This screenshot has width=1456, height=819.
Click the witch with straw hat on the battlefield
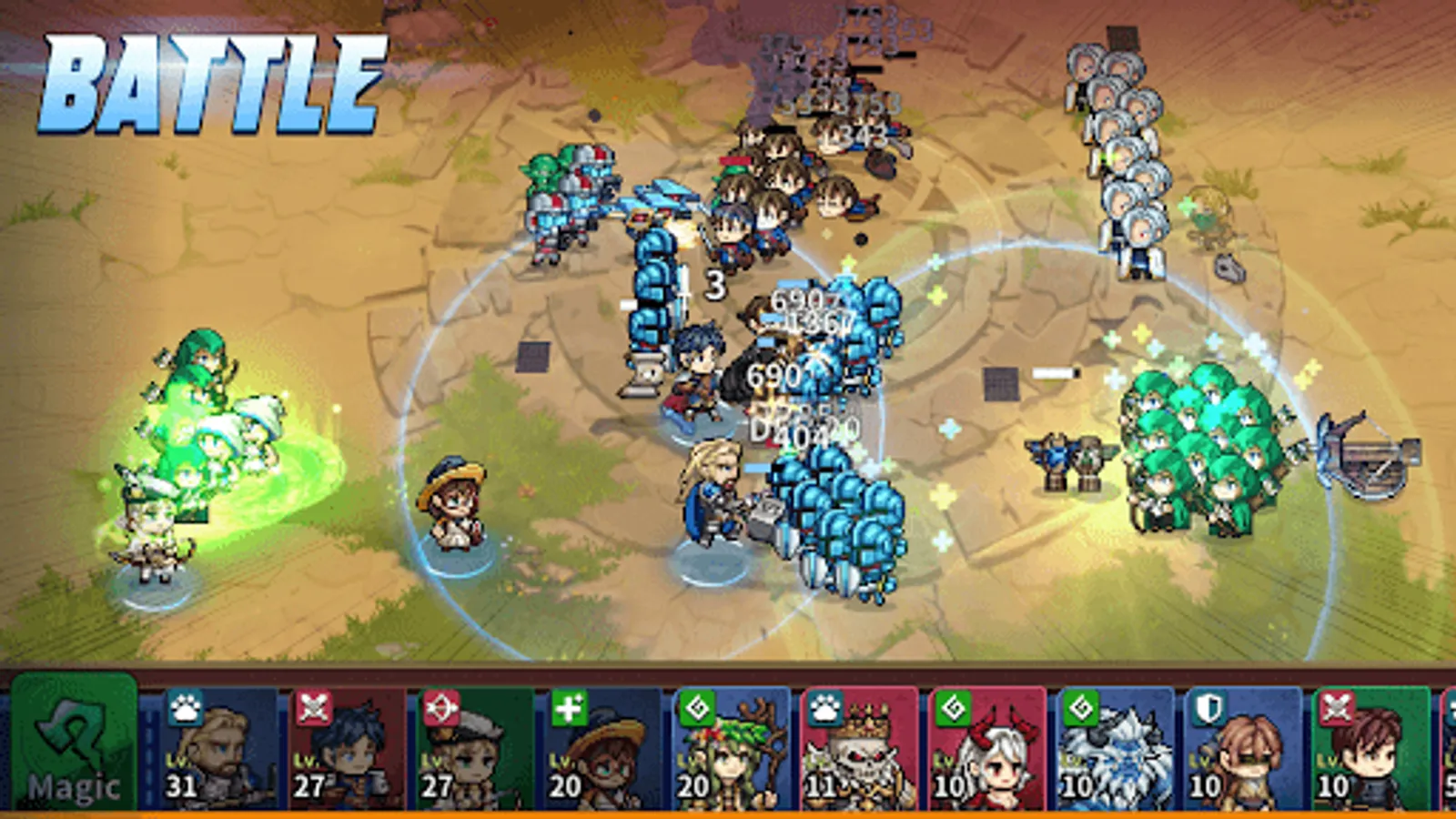(x=452, y=500)
